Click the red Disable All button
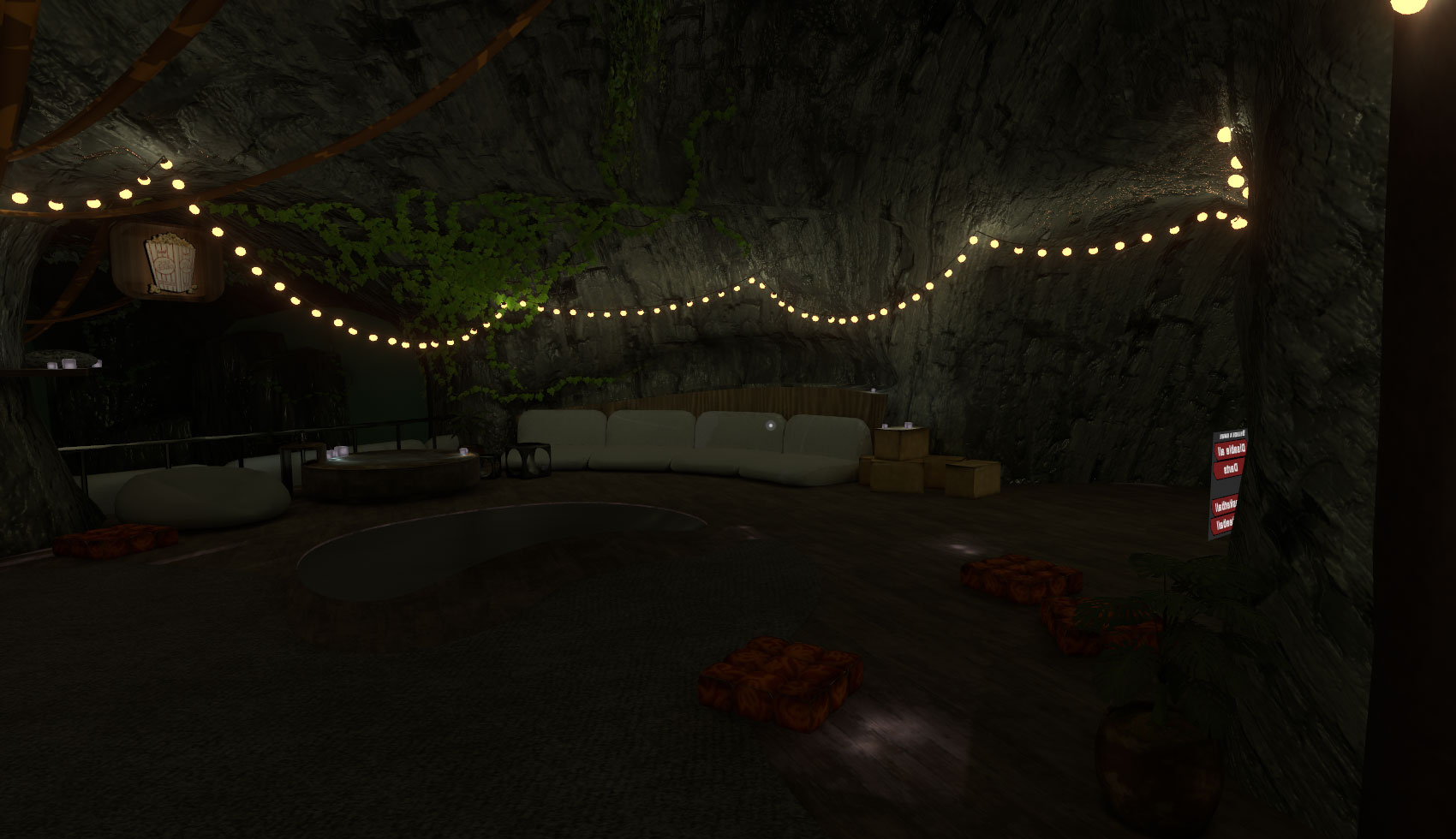This screenshot has height=839, width=1456. pos(1229,449)
